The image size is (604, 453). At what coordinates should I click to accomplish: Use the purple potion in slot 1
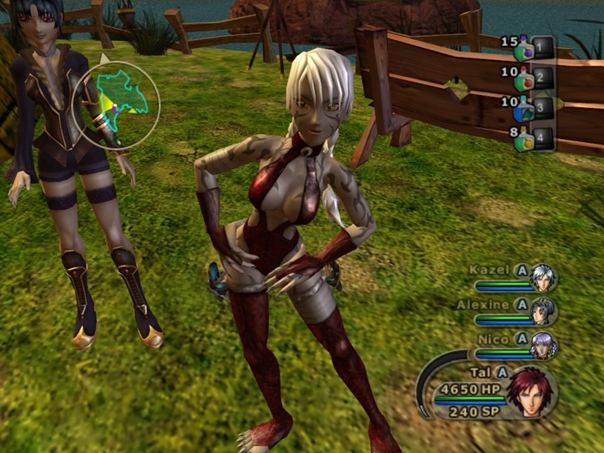522,47
